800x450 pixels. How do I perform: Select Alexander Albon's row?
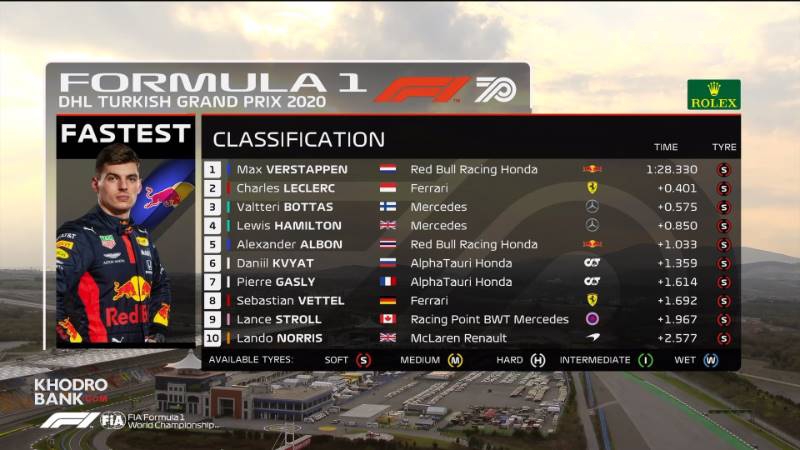click(290, 244)
